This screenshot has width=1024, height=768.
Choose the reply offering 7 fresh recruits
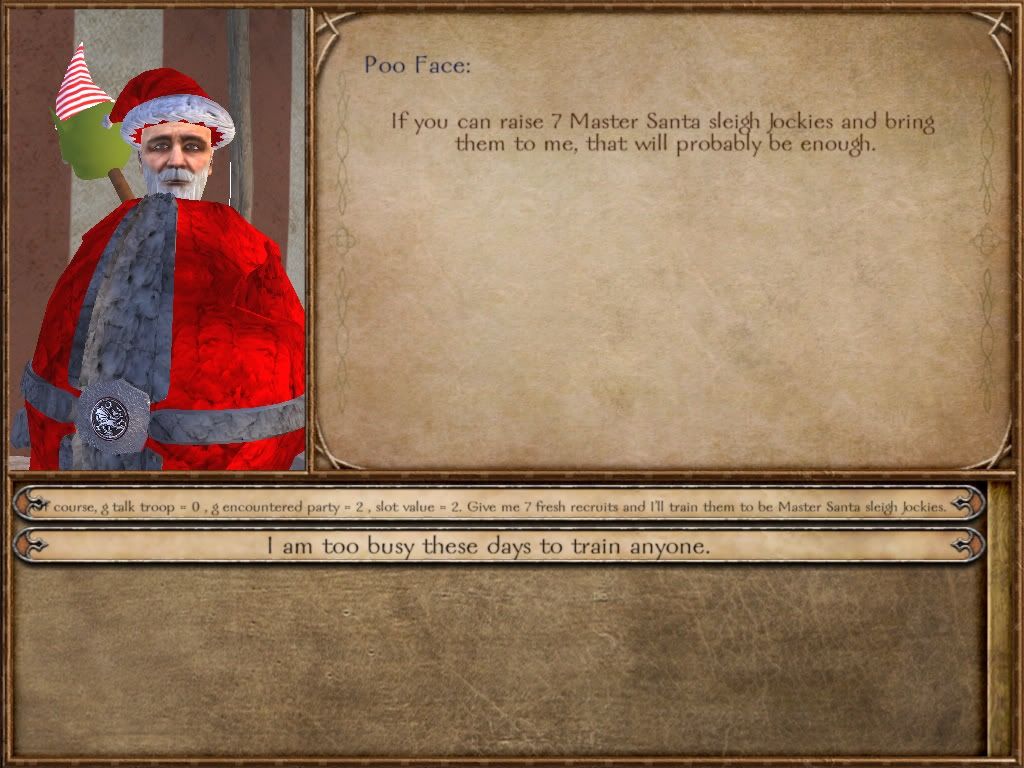(498, 506)
